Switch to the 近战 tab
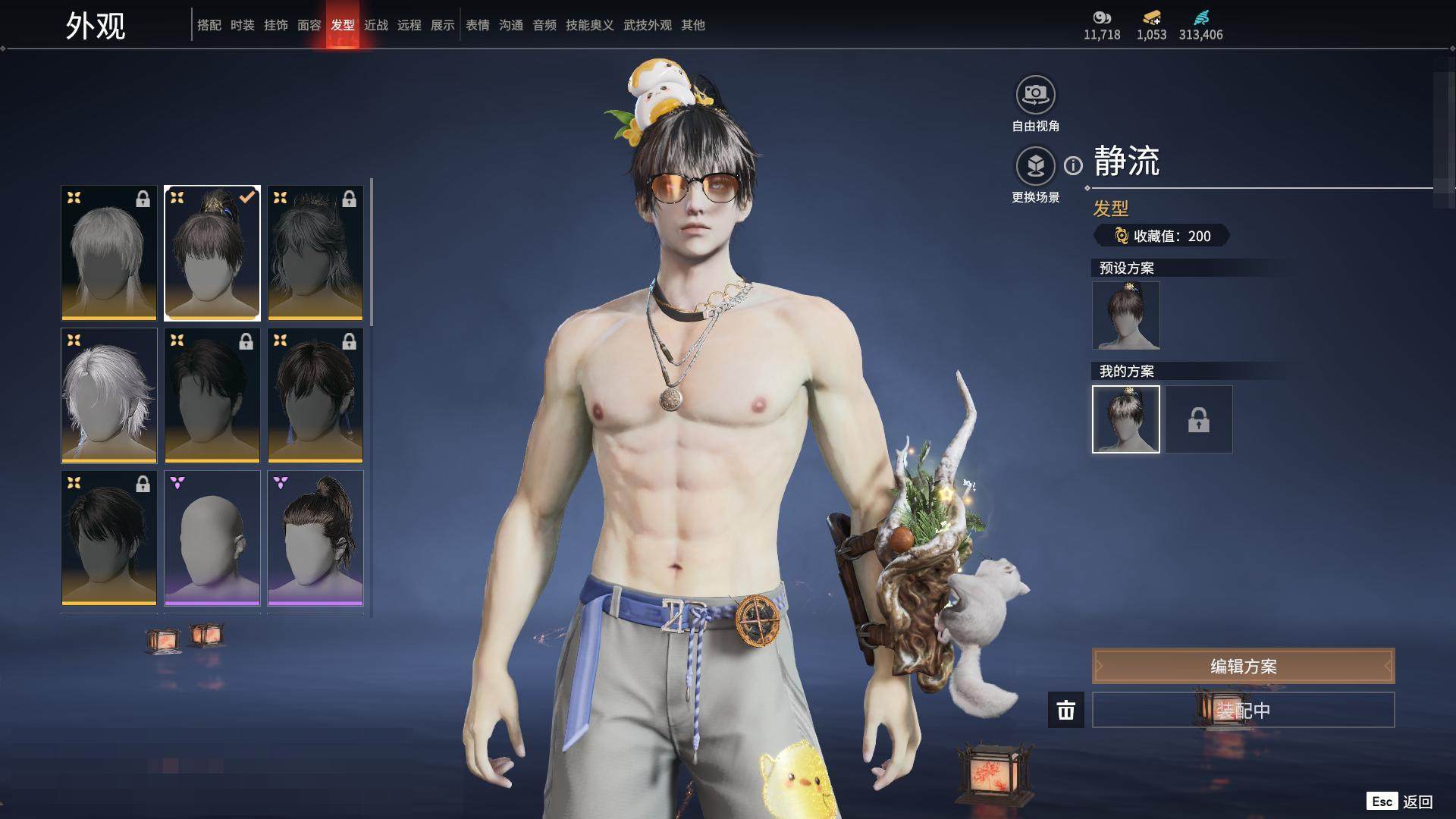Image resolution: width=1456 pixels, height=819 pixels. pos(376,25)
